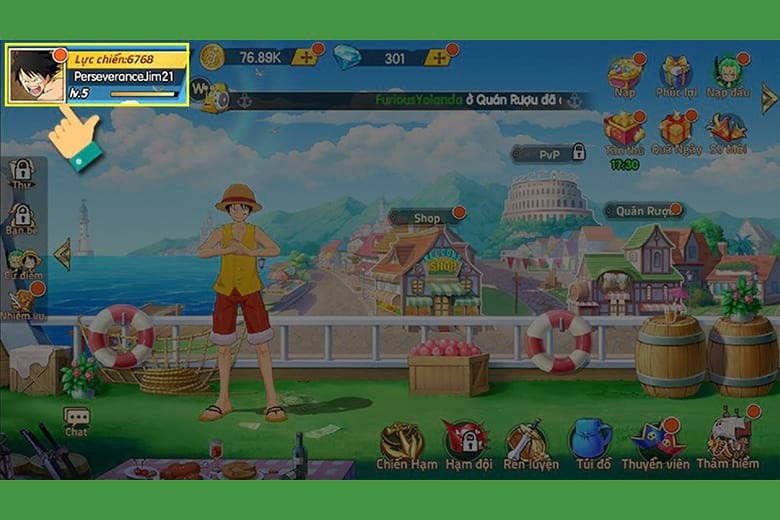The image size is (780, 520).
Task: Open the Shop label
Action: [427, 217]
